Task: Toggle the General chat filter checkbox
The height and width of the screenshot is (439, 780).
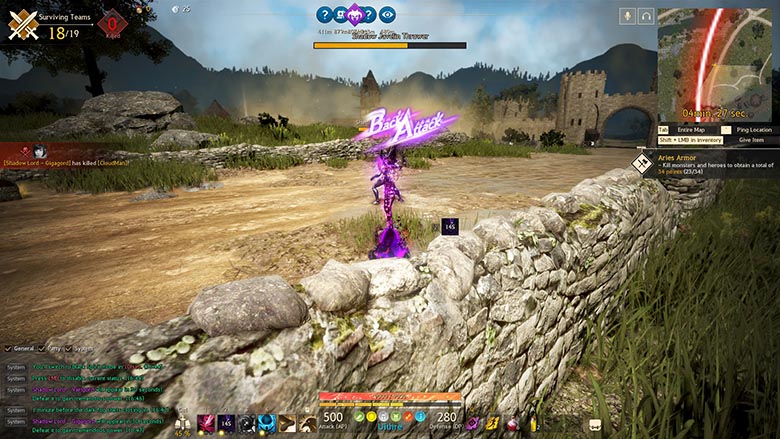Action: (x=9, y=348)
